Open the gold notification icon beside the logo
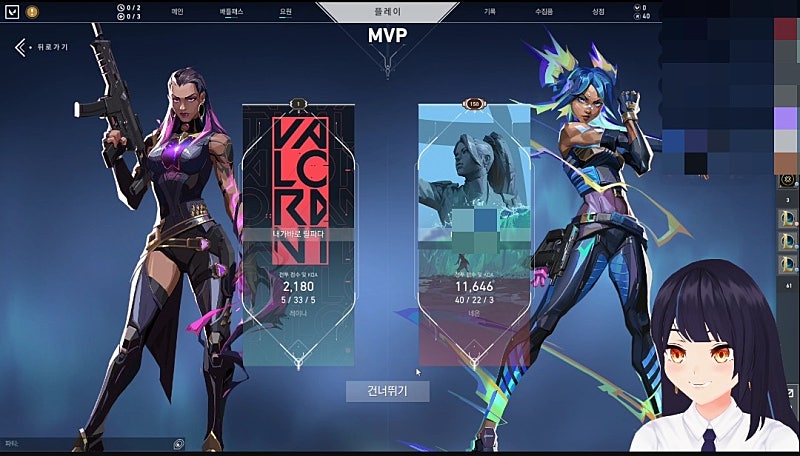Viewport: 800px width, 456px height. [32, 12]
